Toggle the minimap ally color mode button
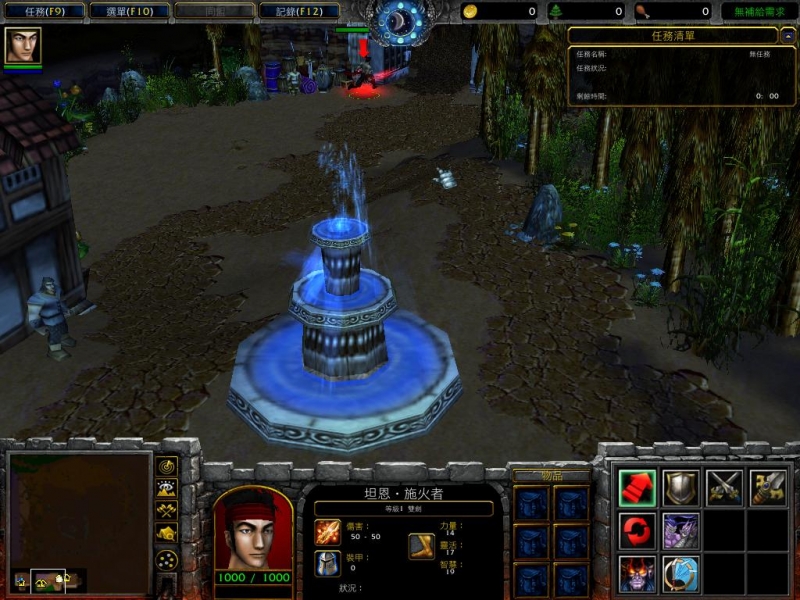The width and height of the screenshot is (800, 600). coord(166,510)
